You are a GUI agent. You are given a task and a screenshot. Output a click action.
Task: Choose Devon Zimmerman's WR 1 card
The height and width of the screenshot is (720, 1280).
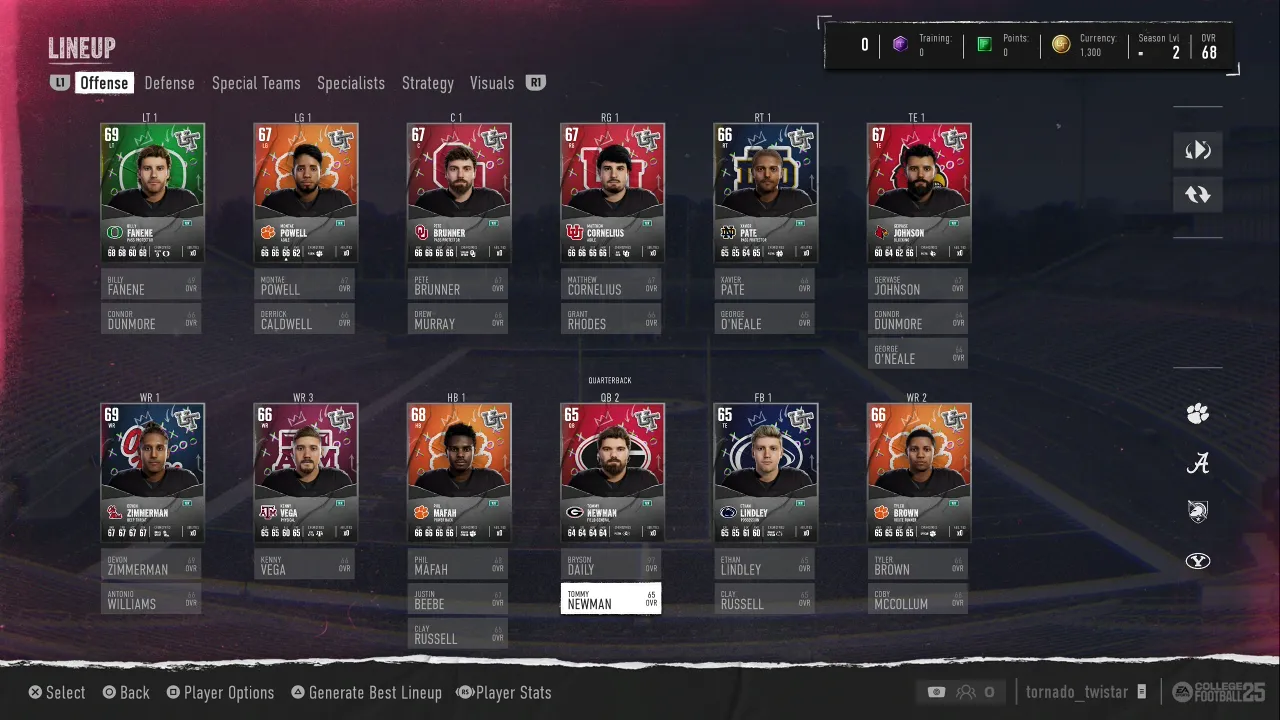(152, 472)
